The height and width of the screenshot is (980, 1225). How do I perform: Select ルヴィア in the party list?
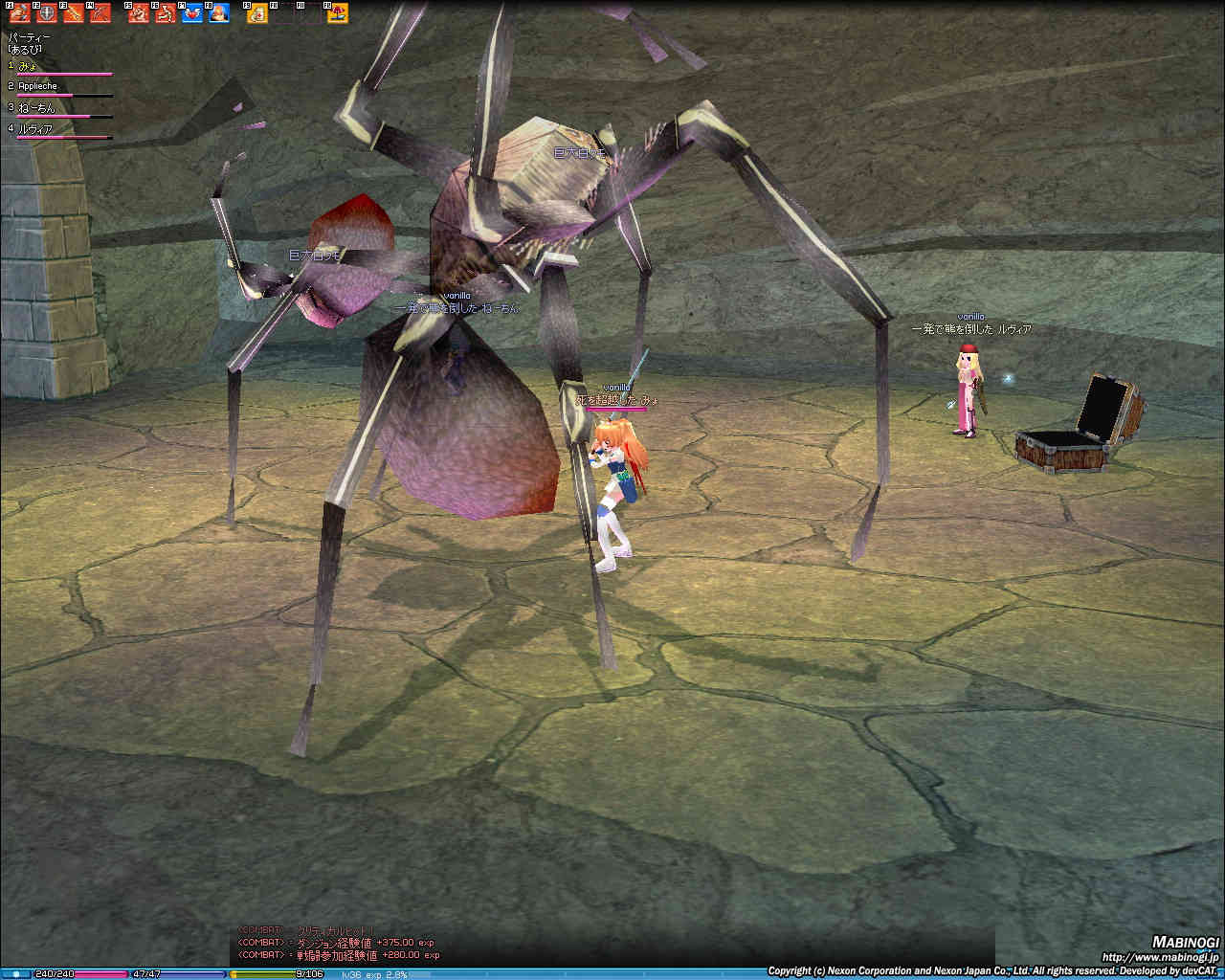[34, 129]
